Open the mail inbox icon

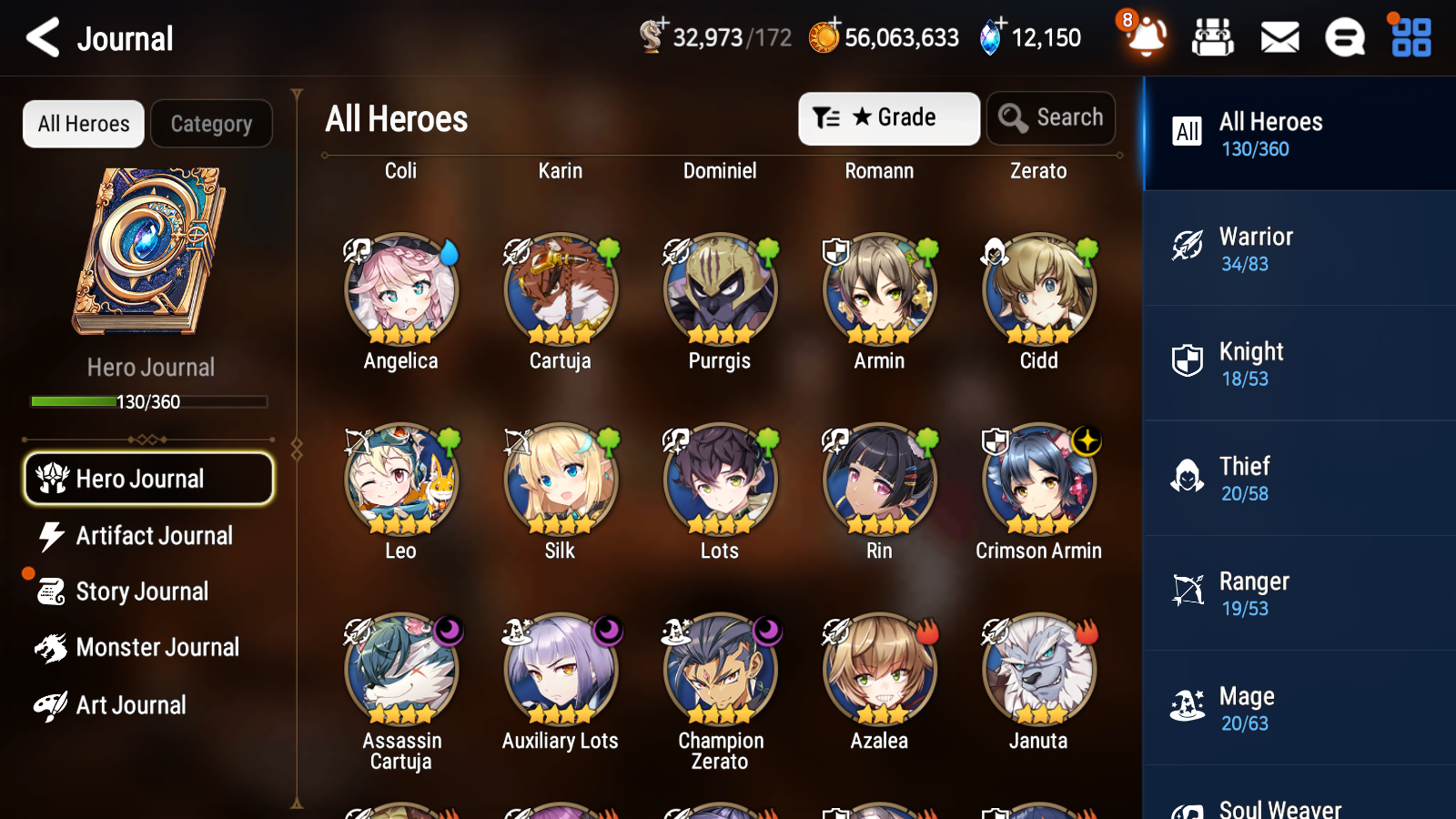1279,37
